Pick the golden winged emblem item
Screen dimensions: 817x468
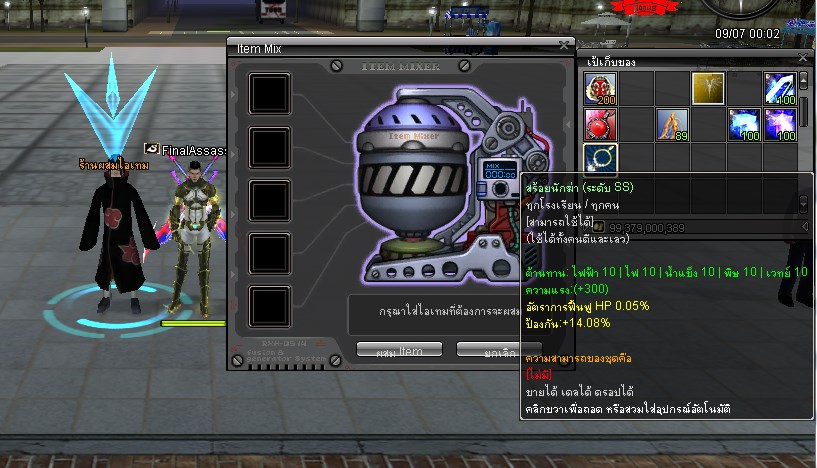coord(708,89)
